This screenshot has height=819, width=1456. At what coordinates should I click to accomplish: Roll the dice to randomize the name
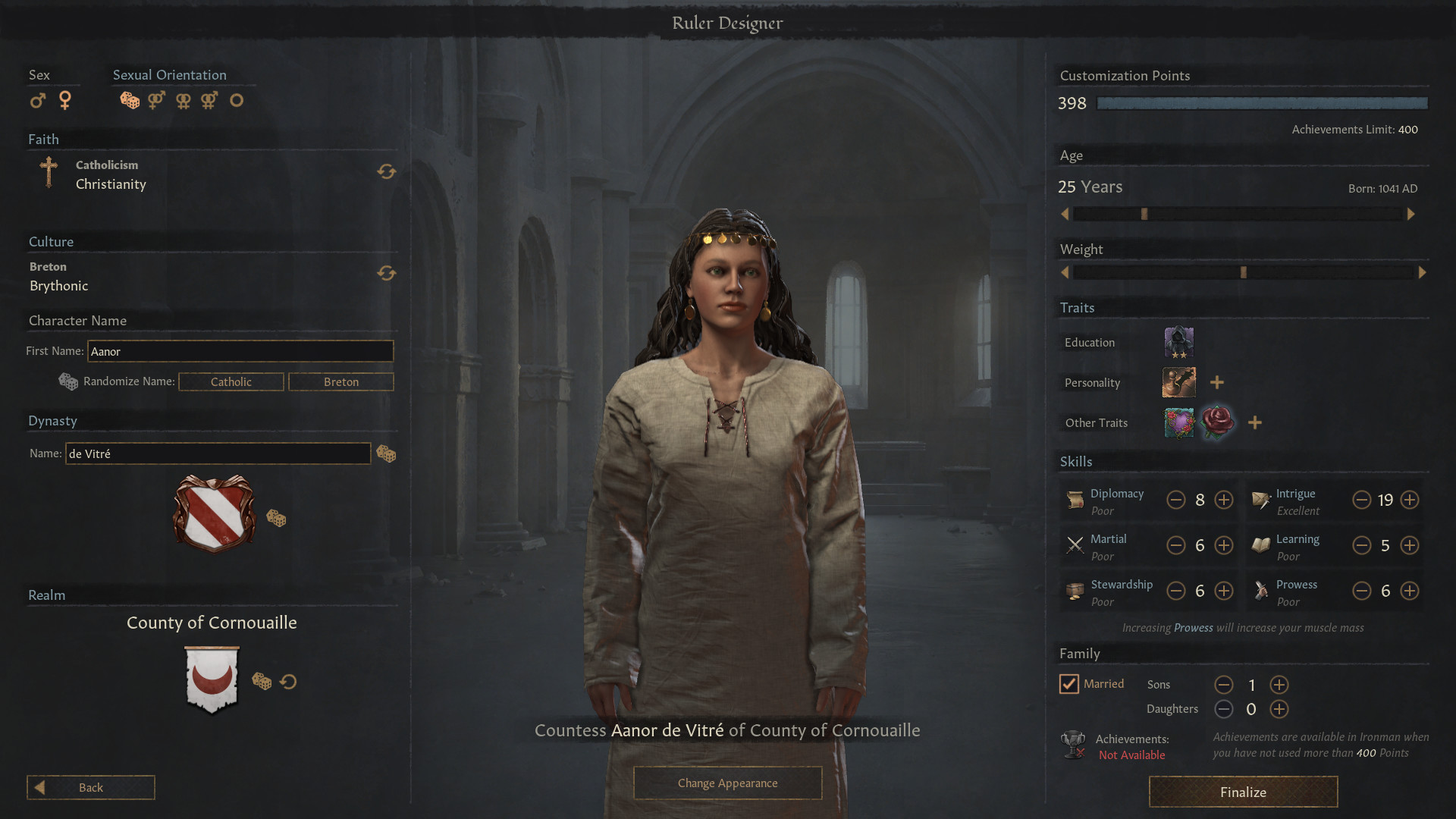pyautogui.click(x=68, y=381)
